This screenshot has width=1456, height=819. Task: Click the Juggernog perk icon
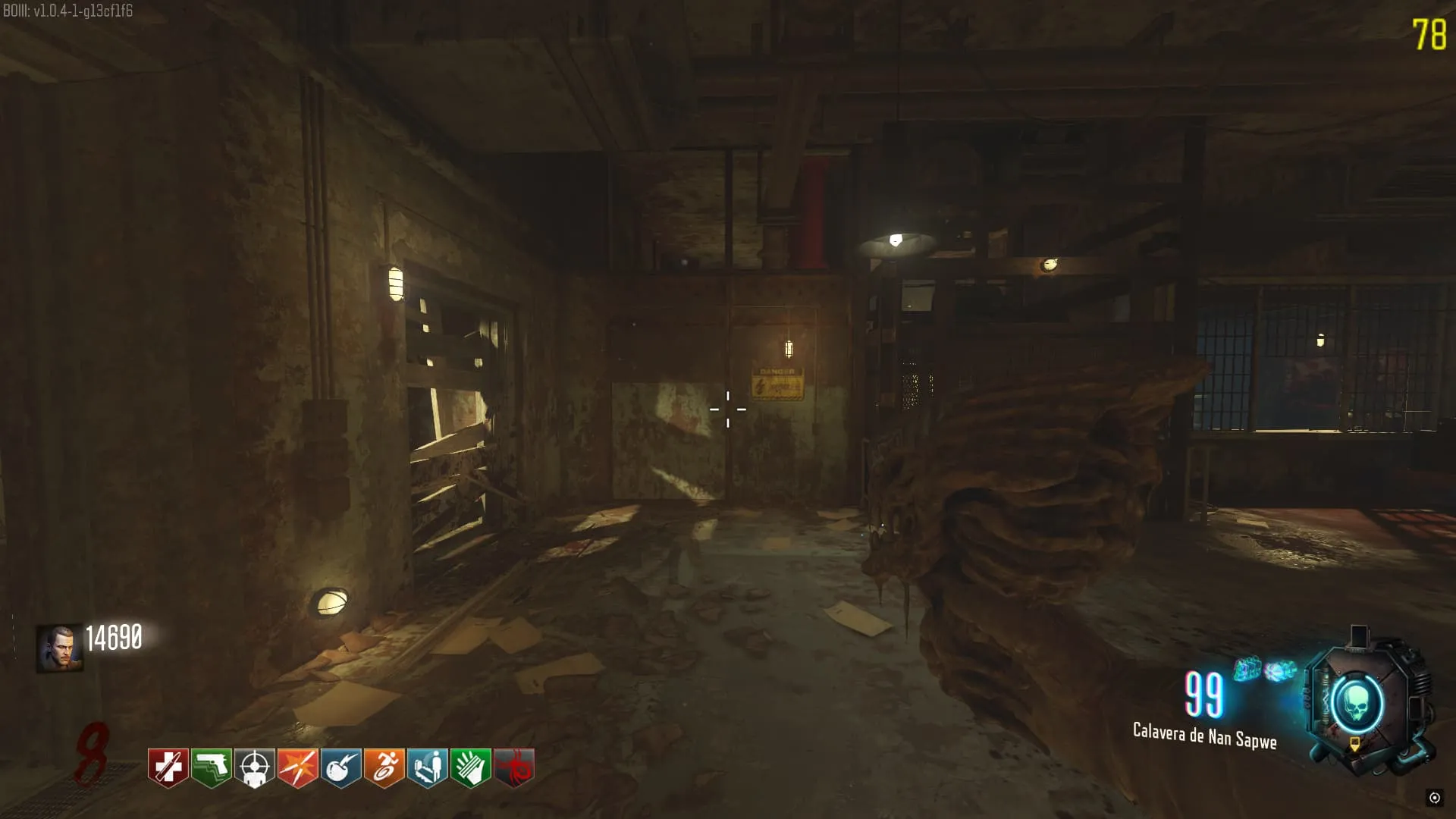pyautogui.click(x=168, y=767)
